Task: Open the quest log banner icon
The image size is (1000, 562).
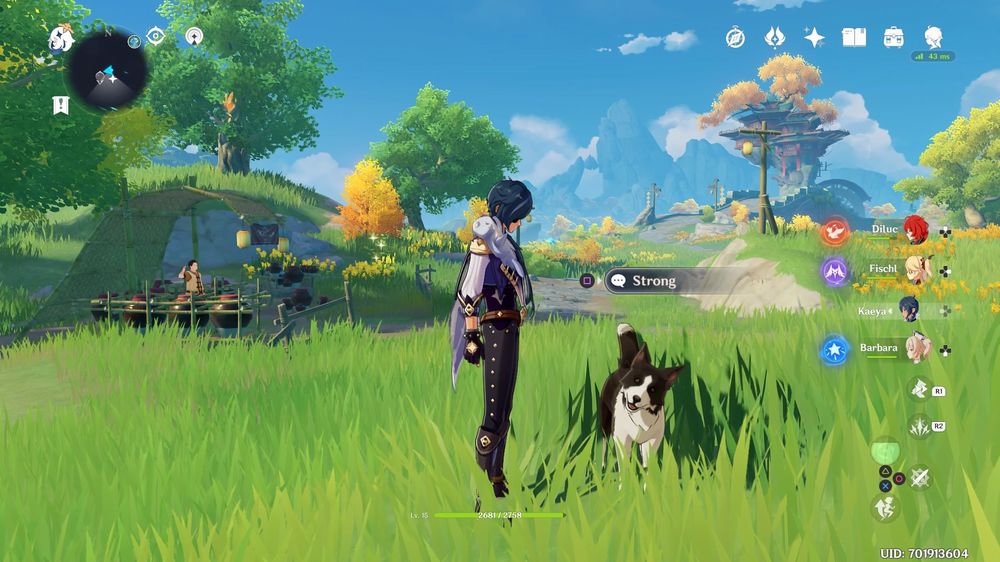Action: (x=60, y=104)
